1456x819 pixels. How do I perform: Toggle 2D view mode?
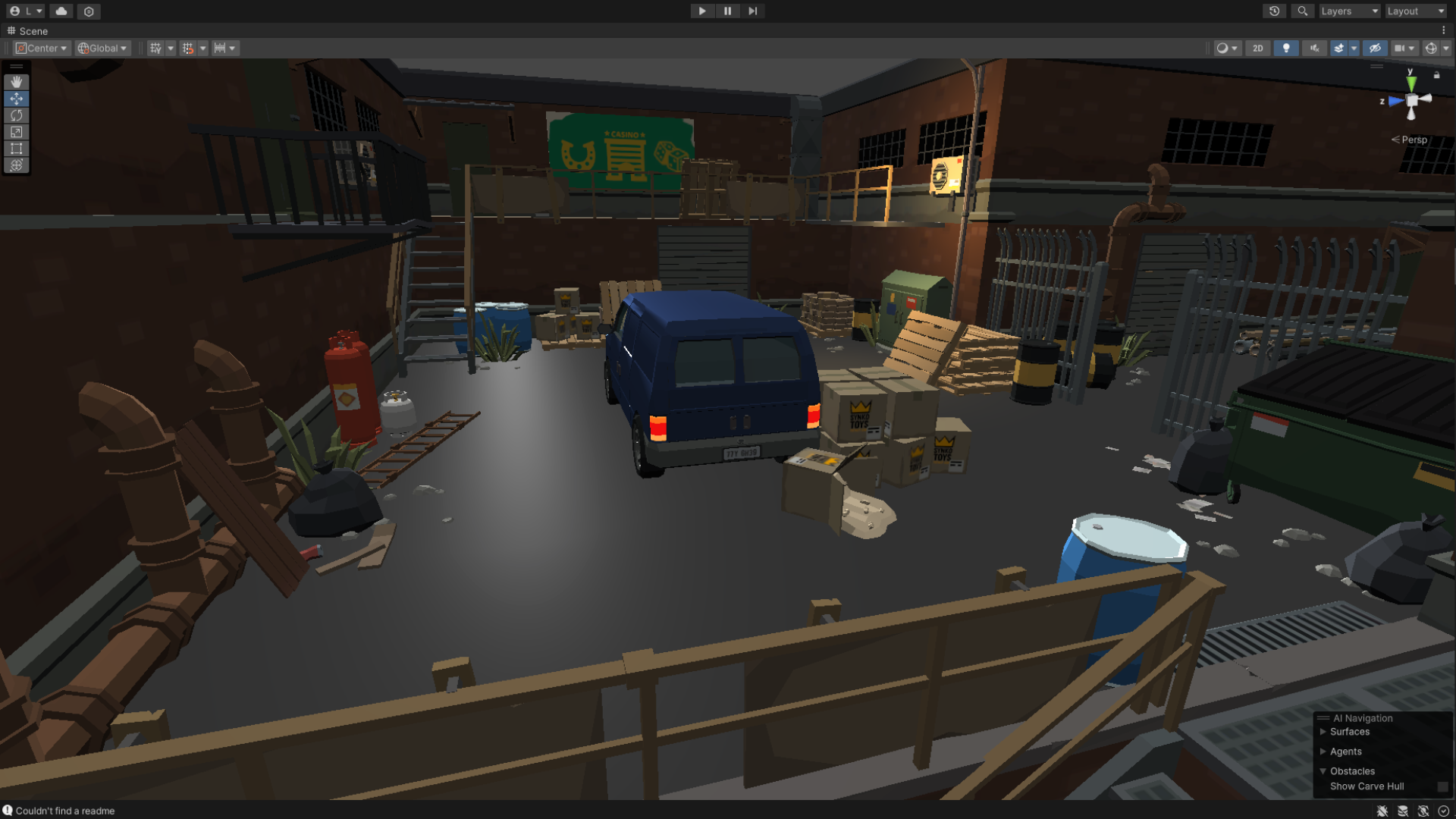[1258, 49]
